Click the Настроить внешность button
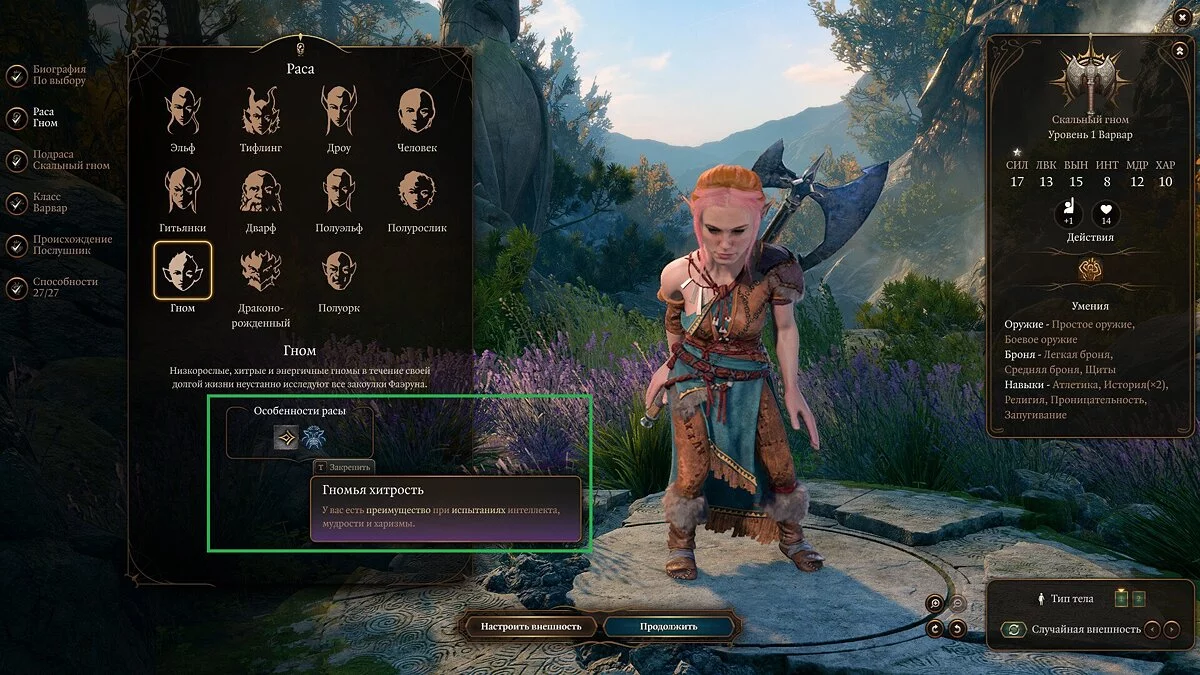Screen dimensions: 1200x675 click(531, 627)
